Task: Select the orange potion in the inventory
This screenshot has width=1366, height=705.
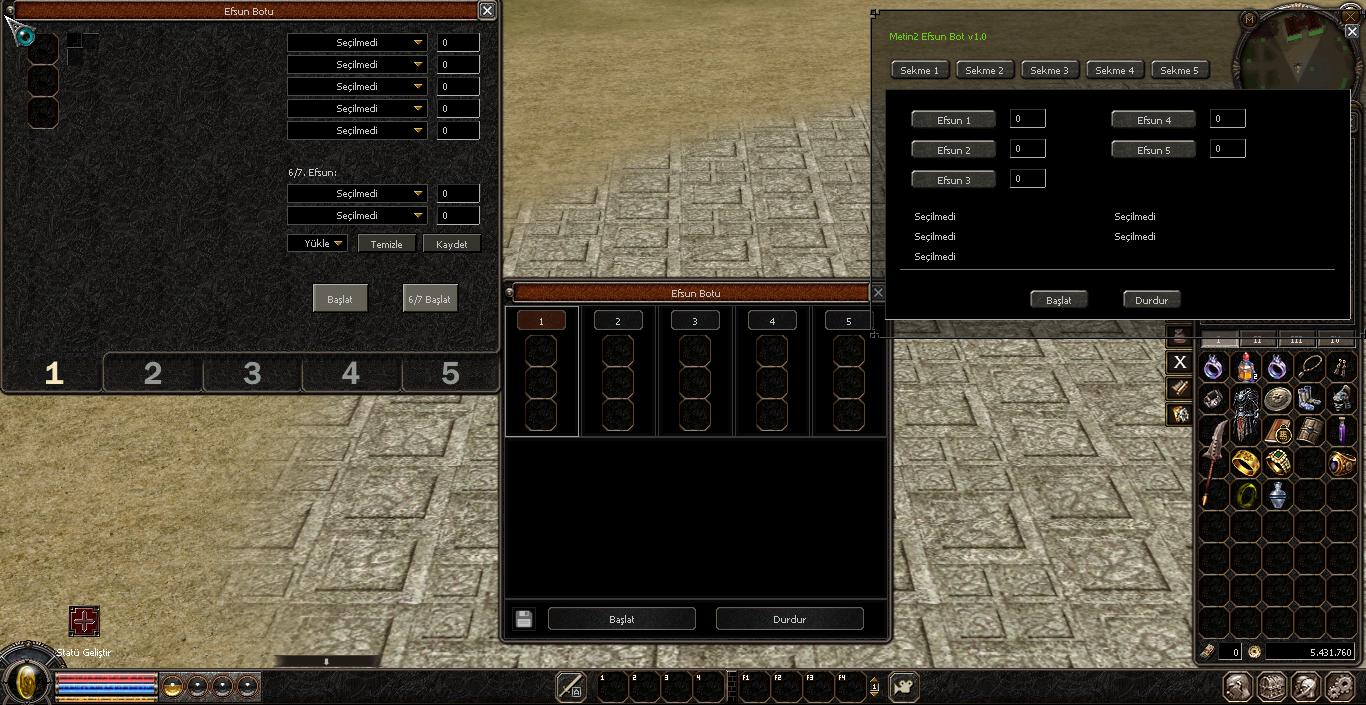Action: pyautogui.click(x=1246, y=367)
